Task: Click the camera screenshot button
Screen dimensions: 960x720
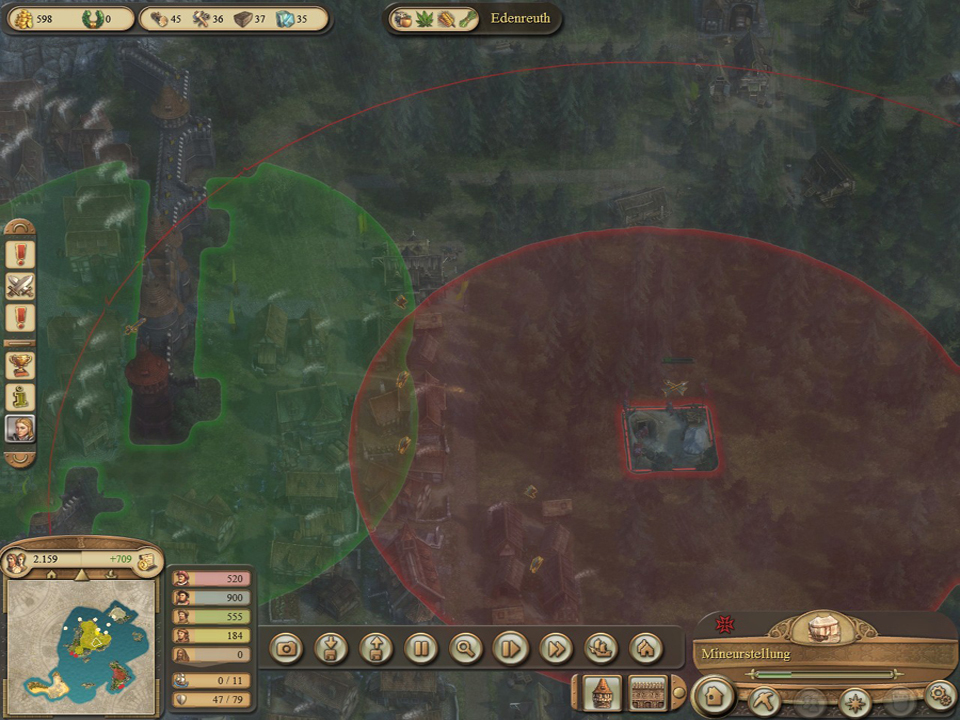Action: 287,648
